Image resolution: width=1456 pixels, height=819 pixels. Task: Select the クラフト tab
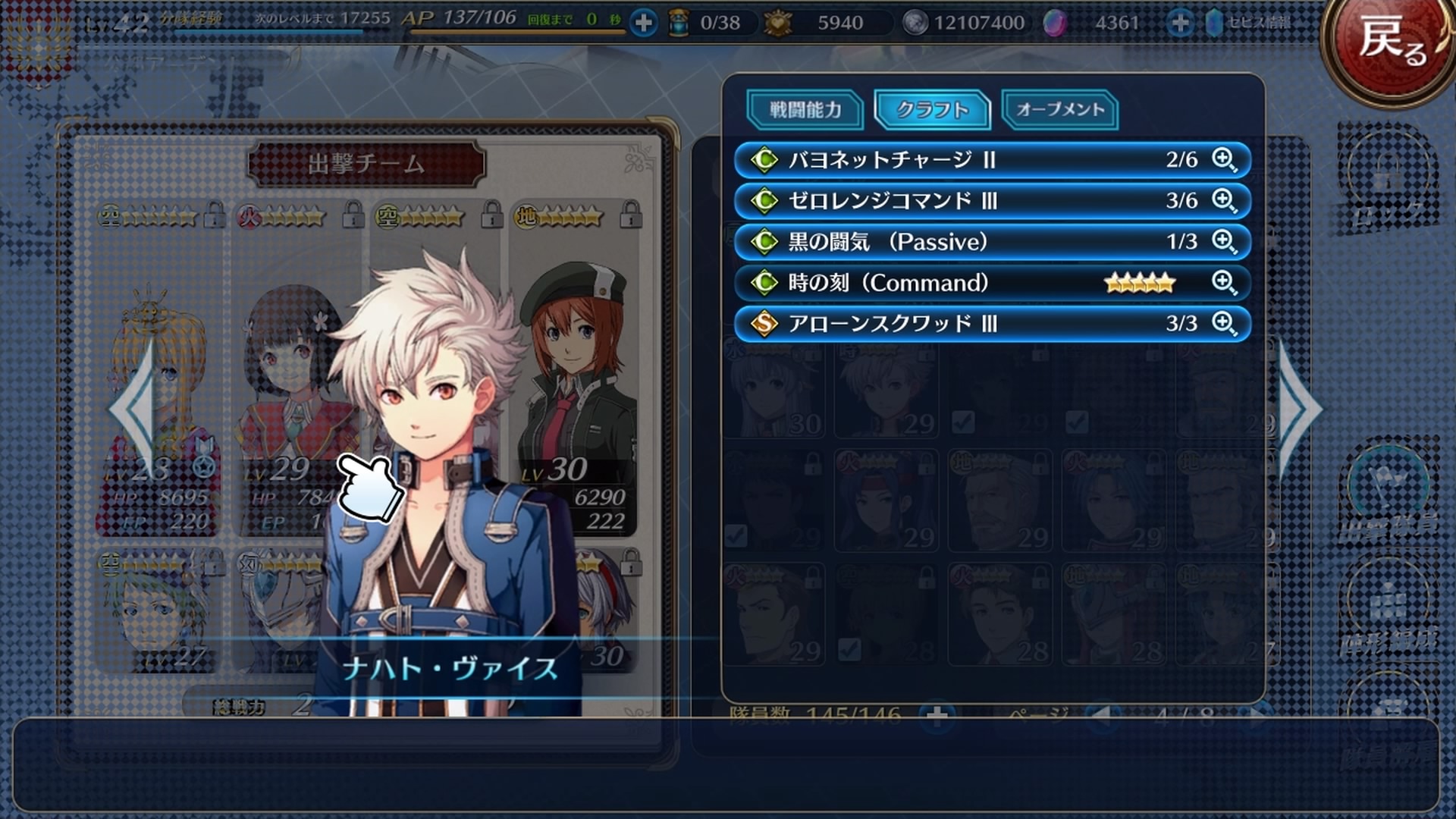pyautogui.click(x=932, y=110)
